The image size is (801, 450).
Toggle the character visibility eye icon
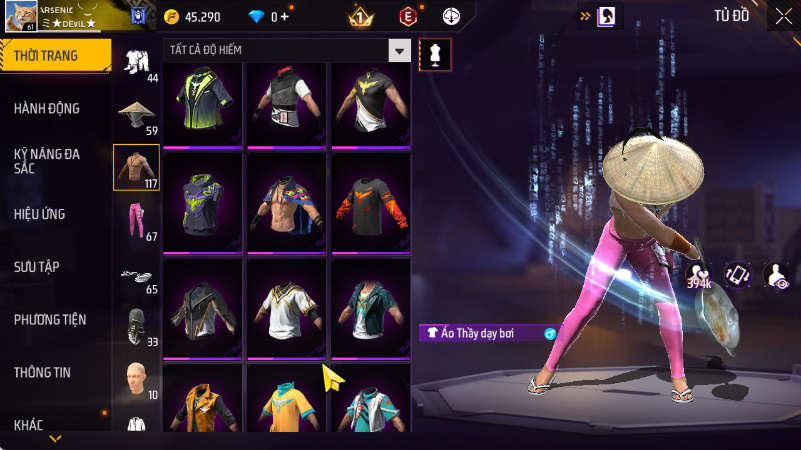click(x=775, y=275)
